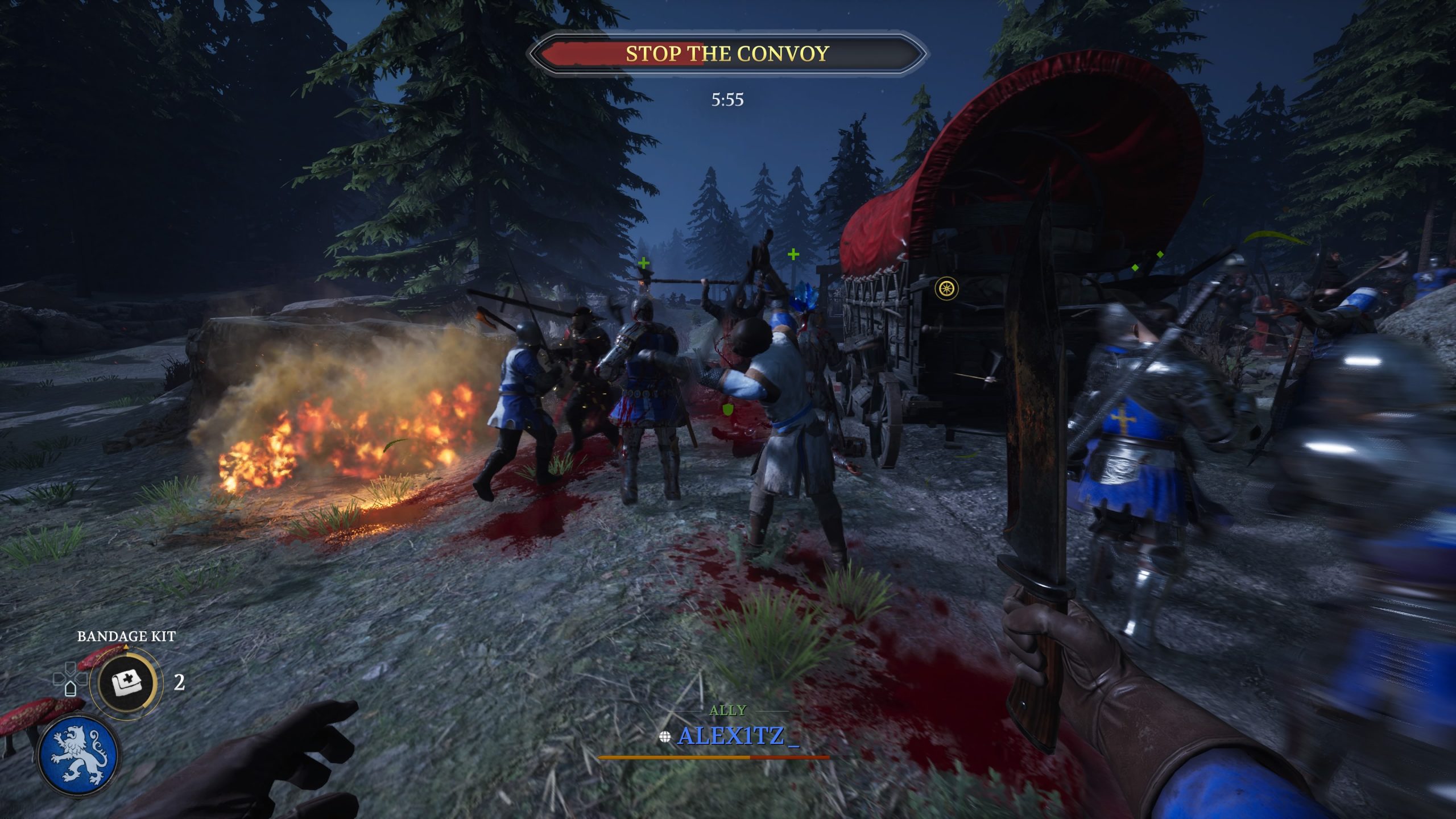The width and height of the screenshot is (1456, 819).
Task: Open the Stop the Convoy objective banner
Action: 727,54
